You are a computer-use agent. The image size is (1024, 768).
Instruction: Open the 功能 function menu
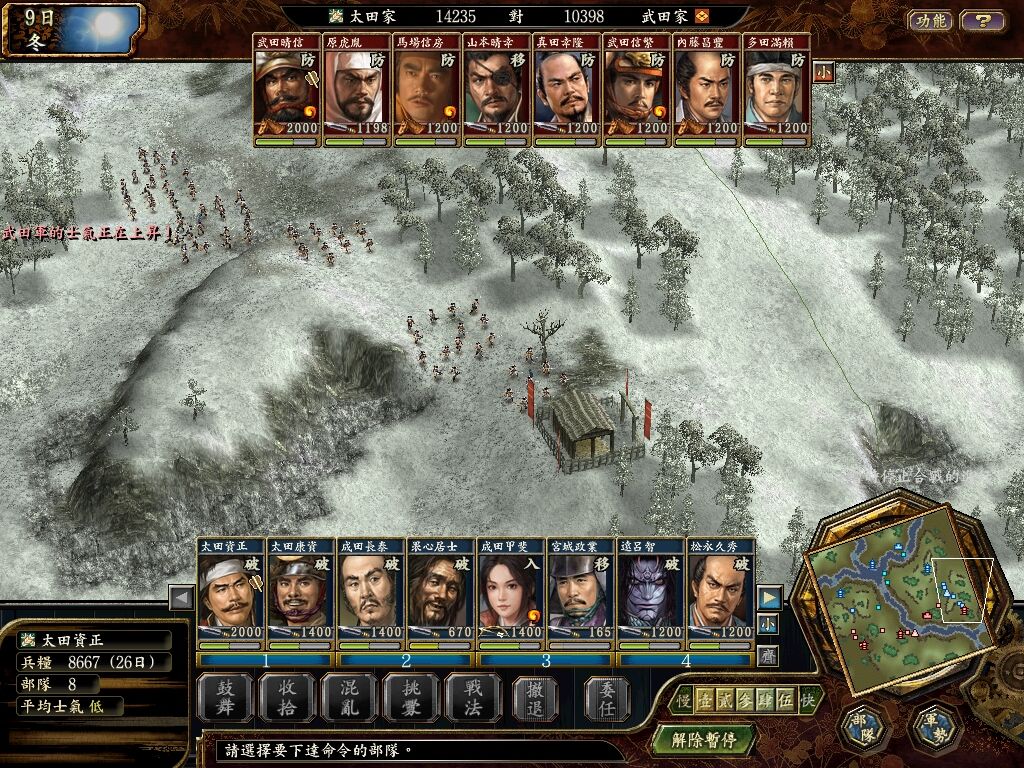tap(930, 20)
